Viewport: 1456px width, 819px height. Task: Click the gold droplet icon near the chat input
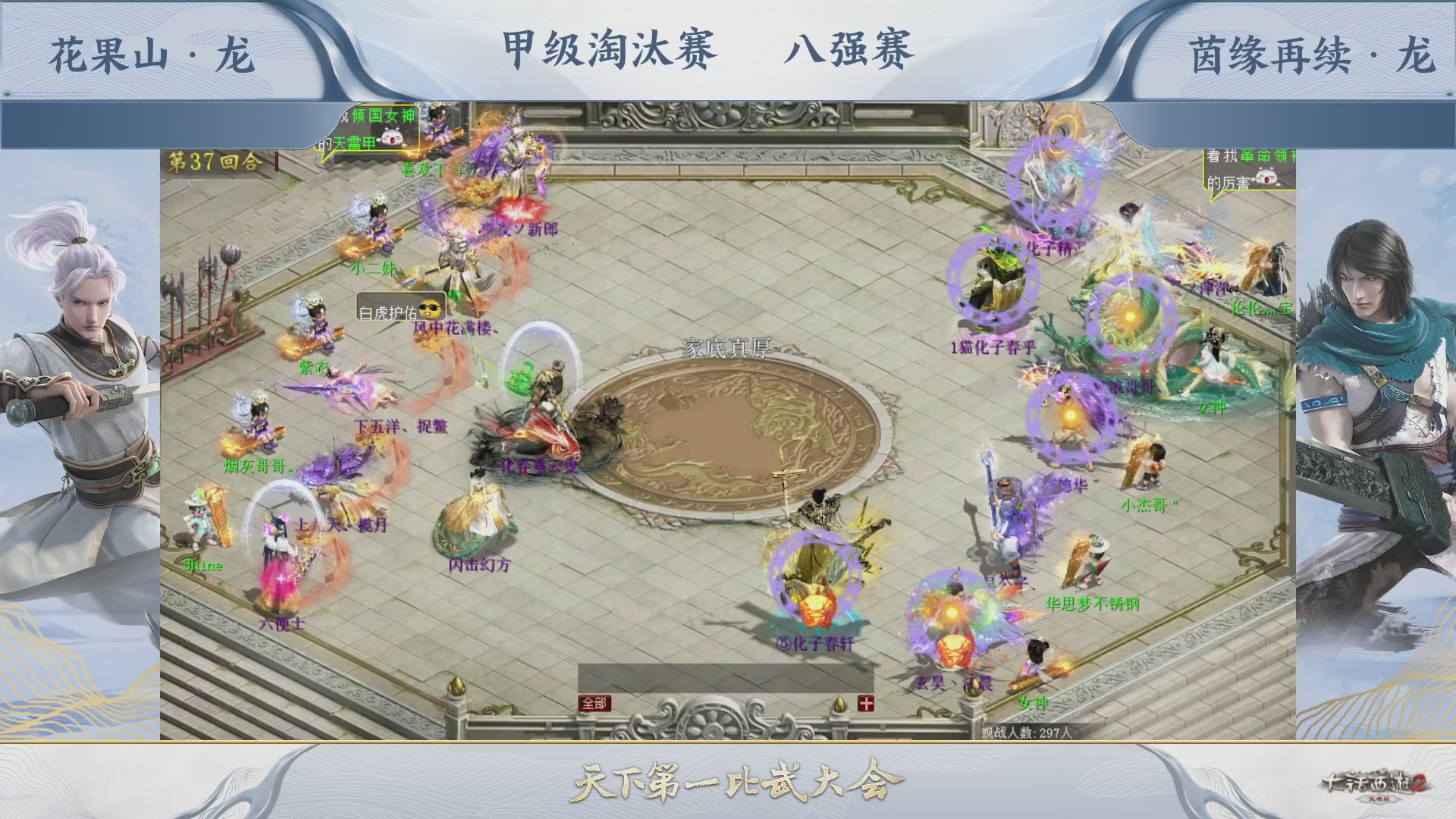click(x=839, y=704)
